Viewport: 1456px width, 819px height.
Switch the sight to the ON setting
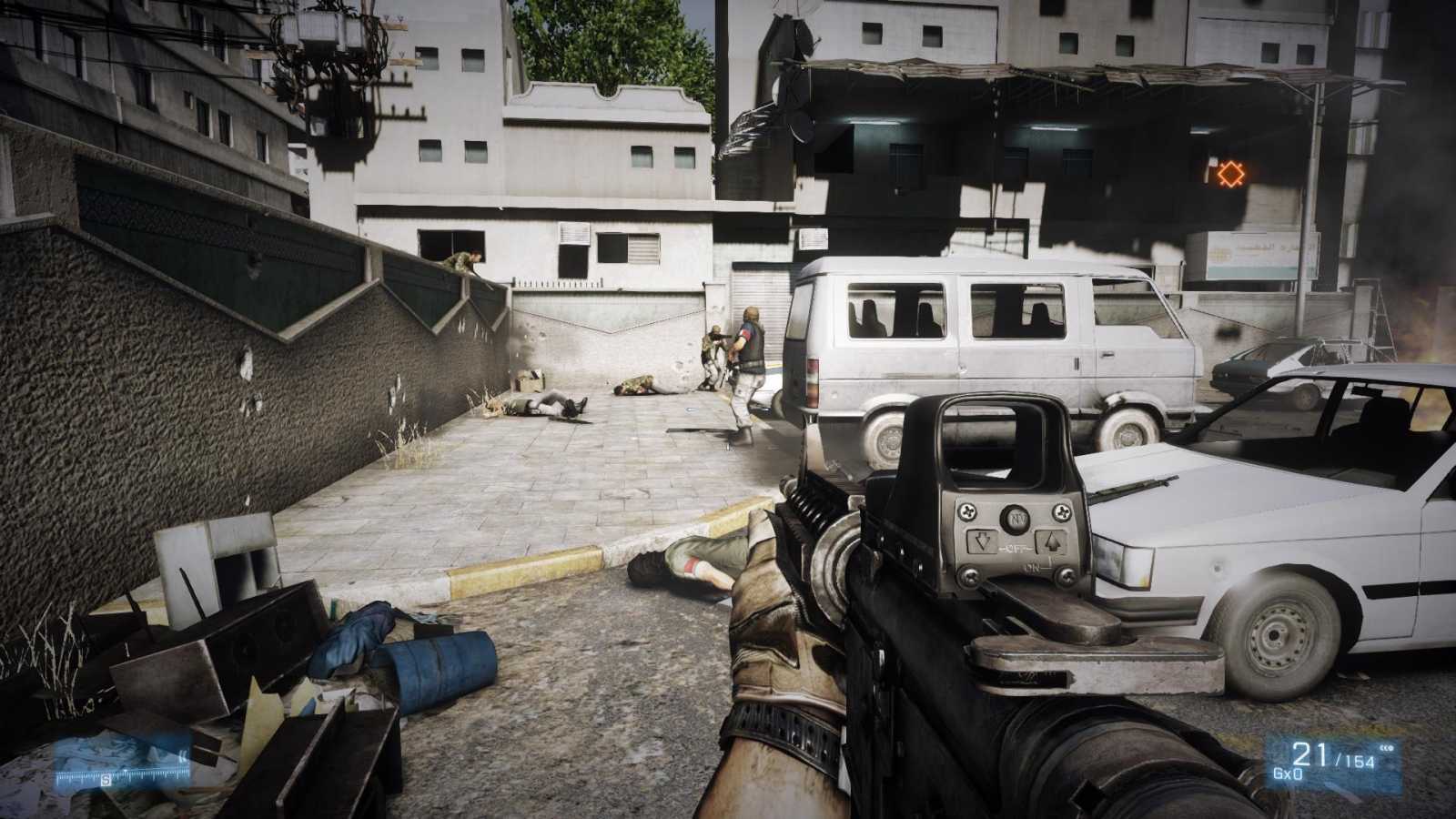(x=1033, y=567)
